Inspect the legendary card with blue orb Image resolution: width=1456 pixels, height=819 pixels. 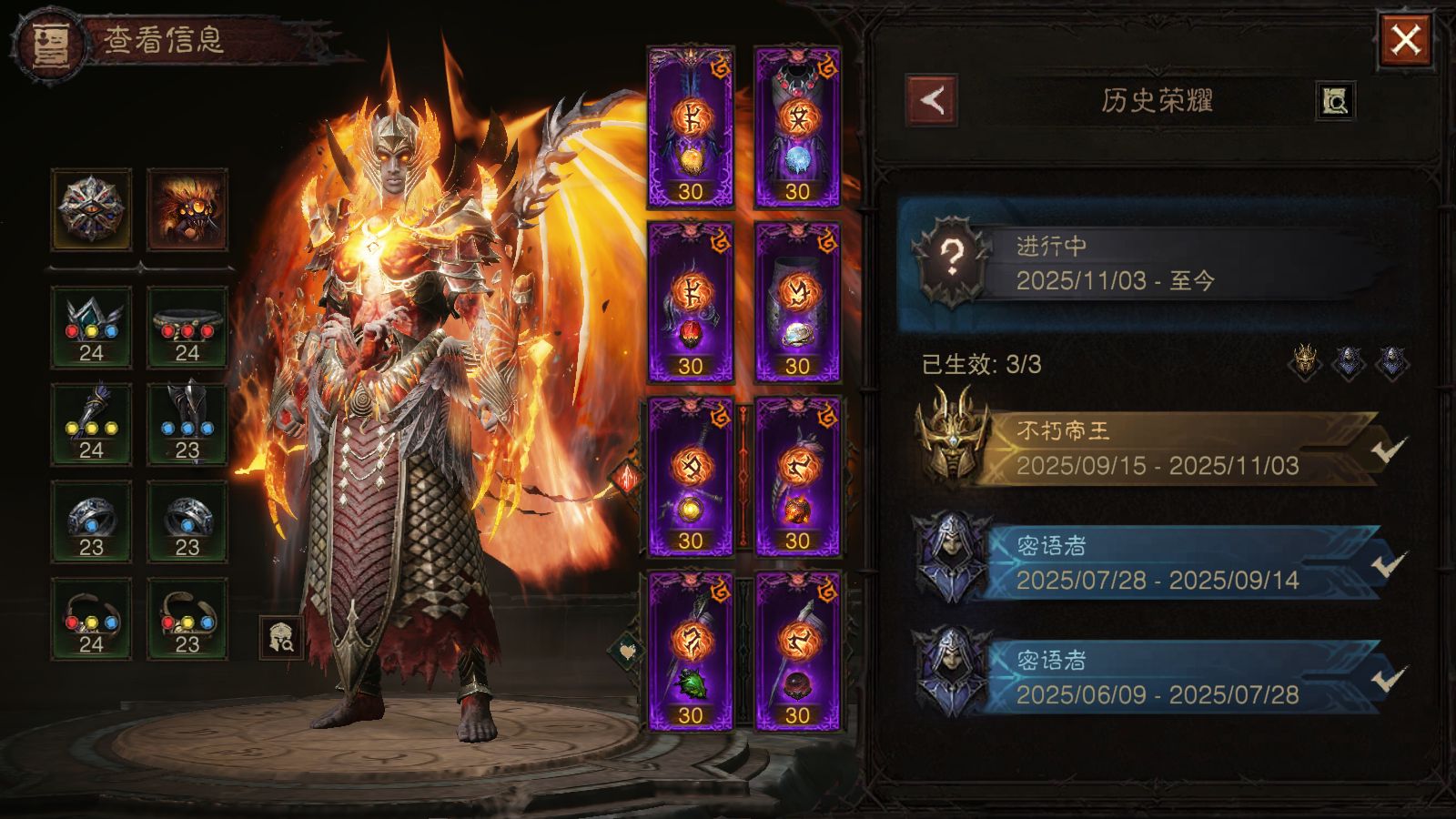[x=797, y=127]
